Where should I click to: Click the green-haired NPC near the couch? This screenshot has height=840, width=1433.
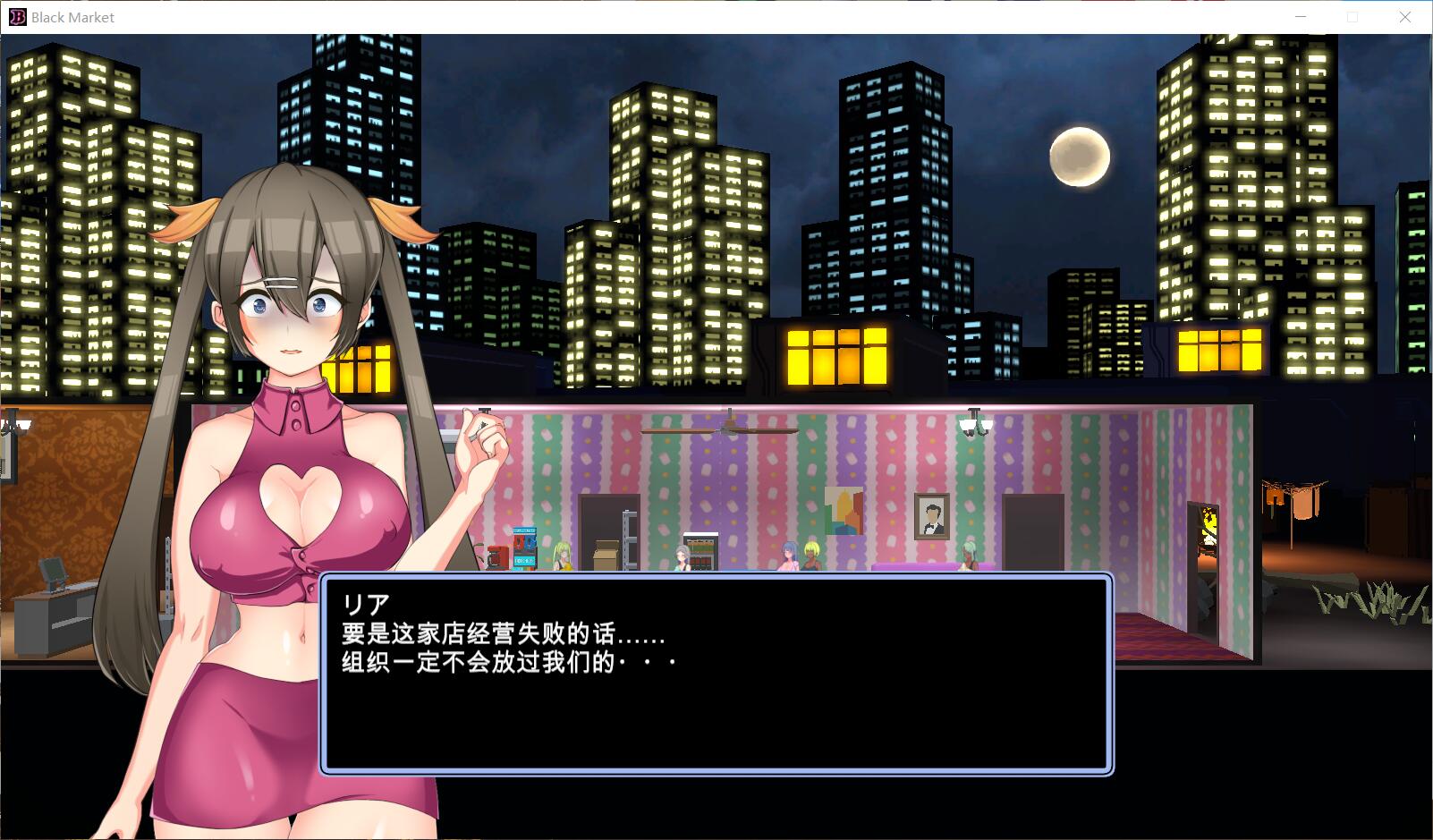(968, 553)
